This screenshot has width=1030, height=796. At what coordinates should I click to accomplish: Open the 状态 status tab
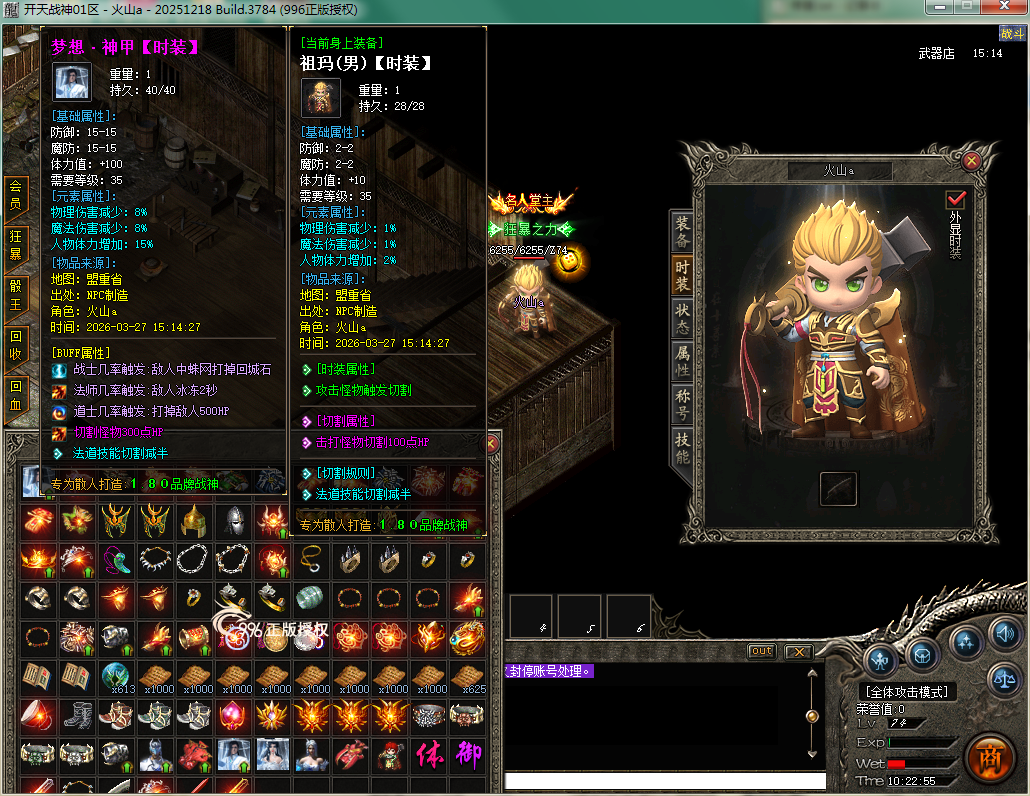[x=682, y=319]
